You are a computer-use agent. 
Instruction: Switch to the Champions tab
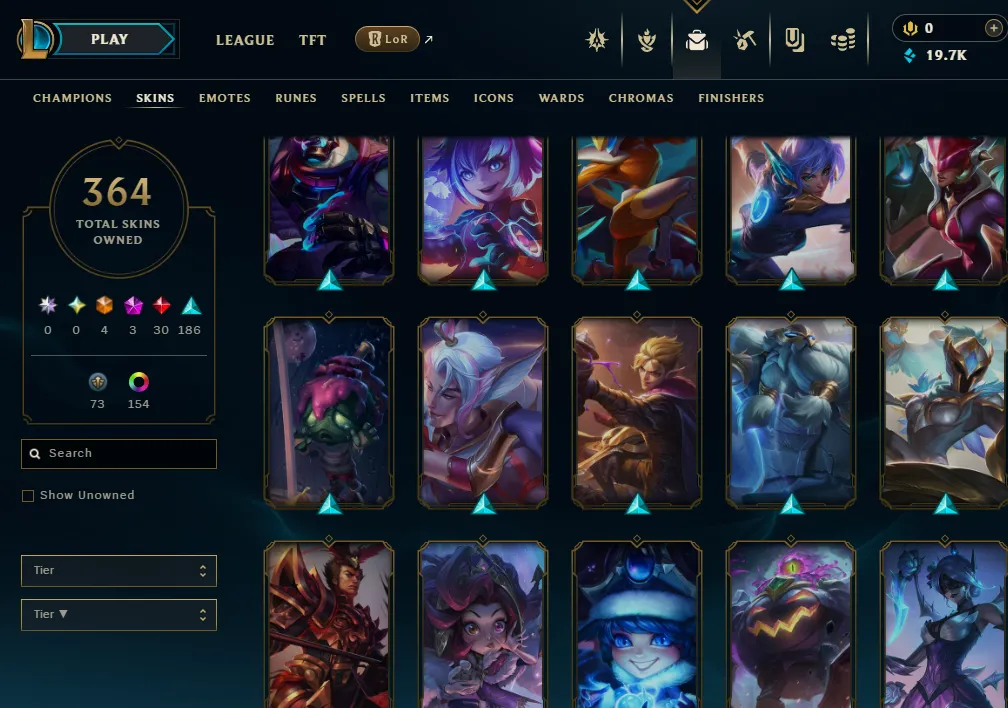[x=72, y=98]
